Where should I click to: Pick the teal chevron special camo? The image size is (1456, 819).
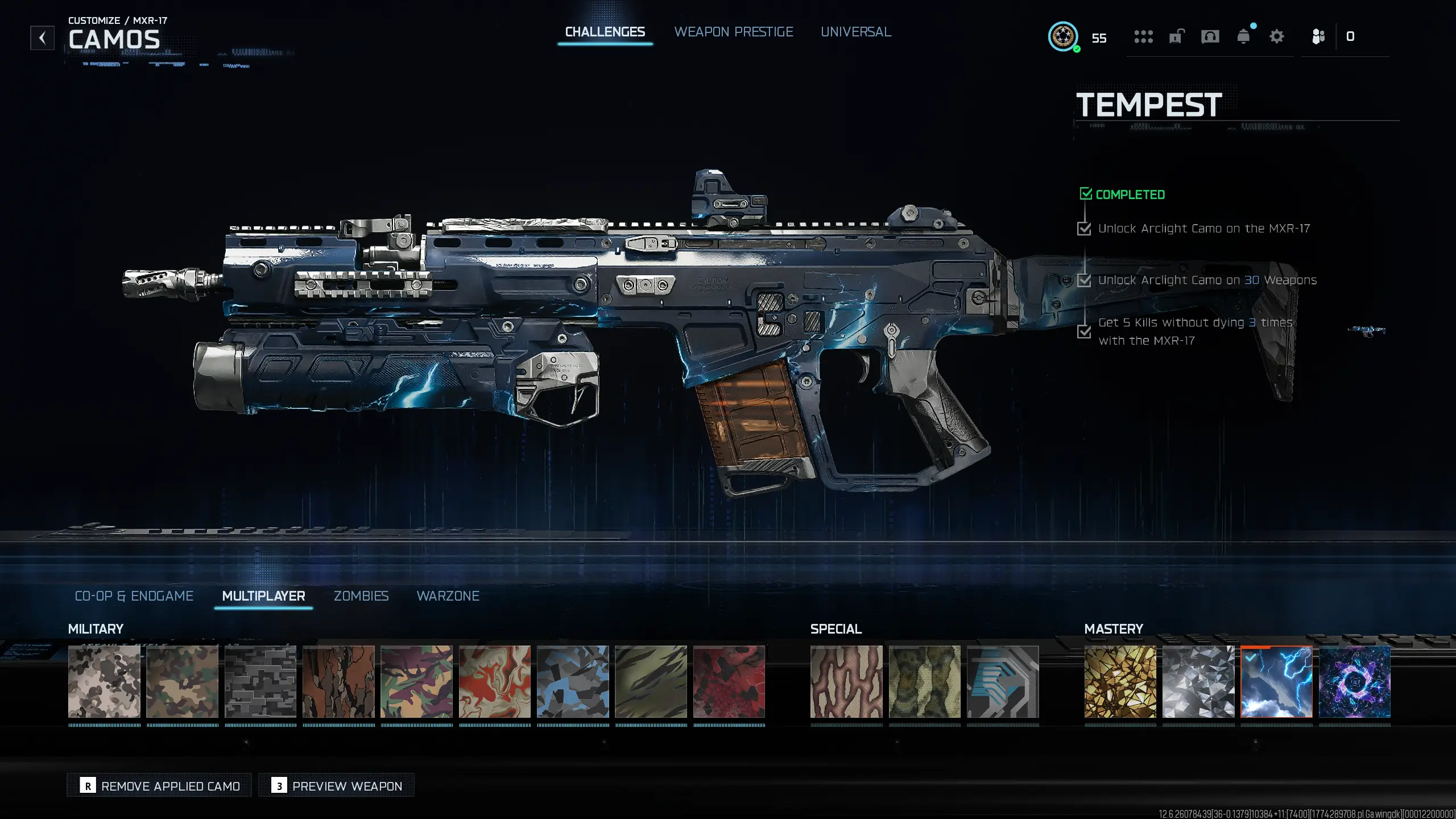pyautogui.click(x=1003, y=681)
